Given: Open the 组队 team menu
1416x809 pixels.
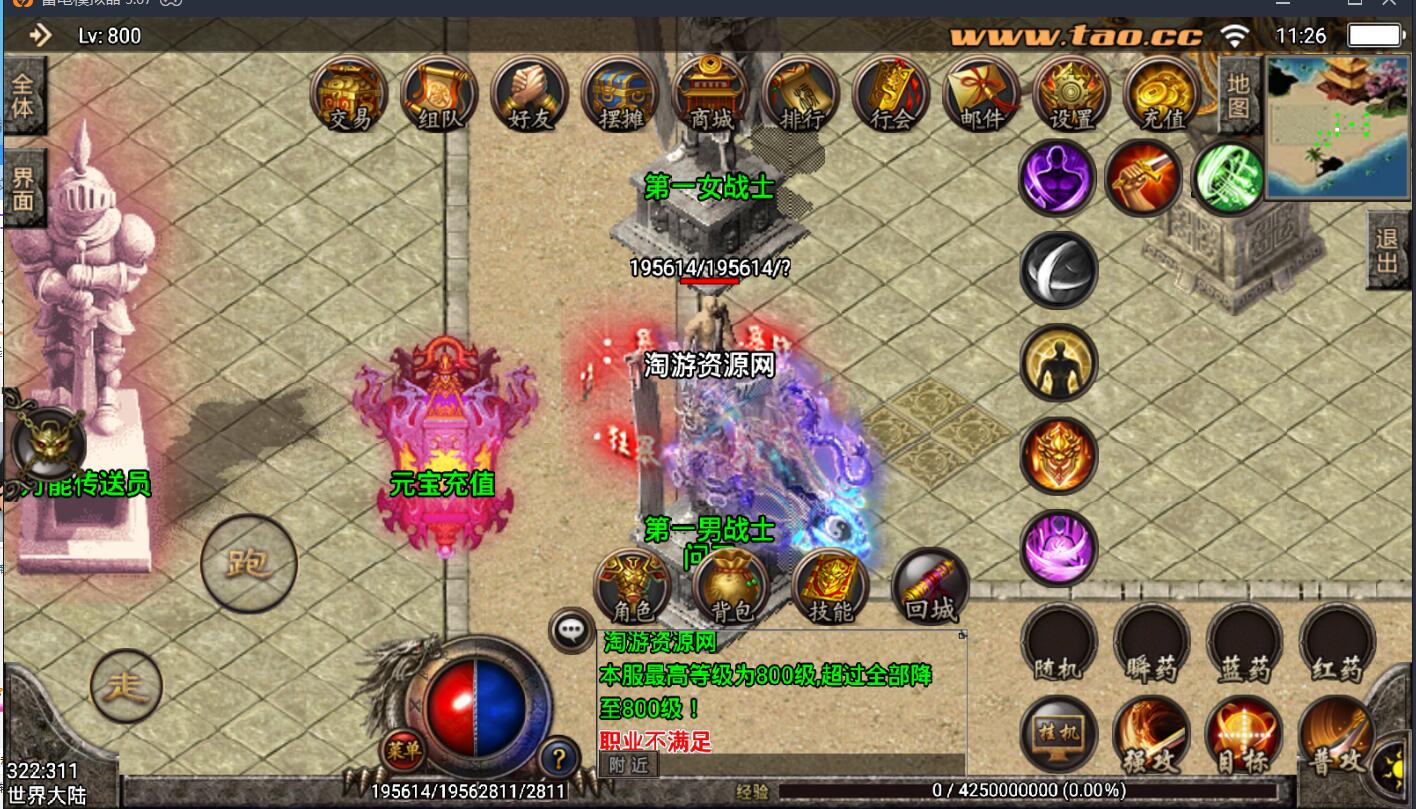Looking at the screenshot, I should coord(439,93).
